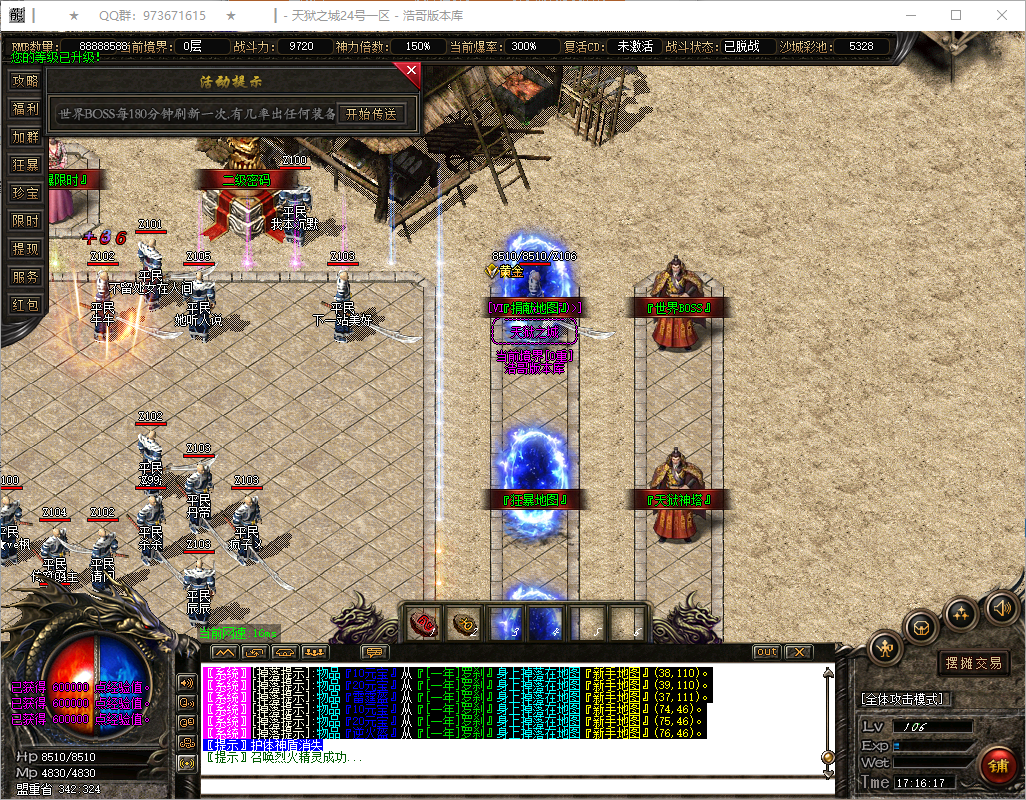Select the 加群 menu button
This screenshot has height=800, width=1026.
[x=25, y=137]
